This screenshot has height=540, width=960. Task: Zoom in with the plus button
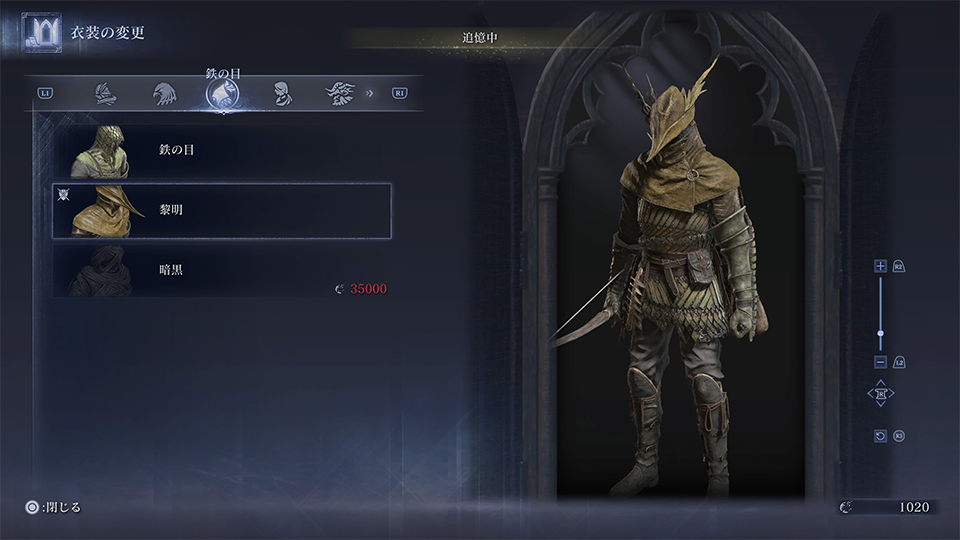click(x=880, y=266)
